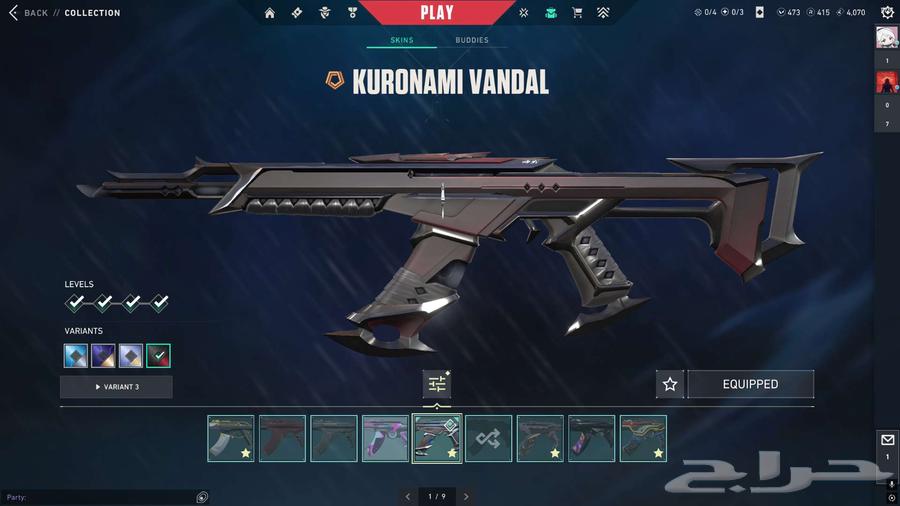Open the white-haired friend avatar

pyautogui.click(x=887, y=36)
